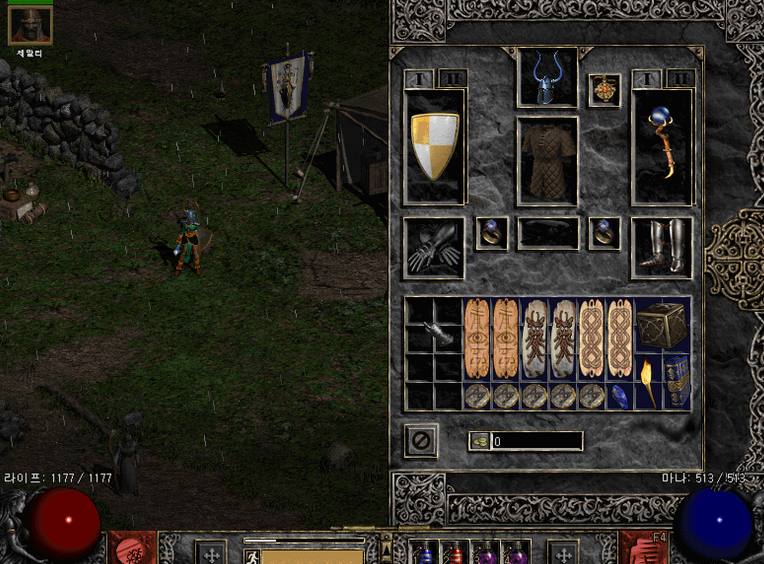Select the blue tome in the backpack
This screenshot has width=764, height=564.
(676, 381)
